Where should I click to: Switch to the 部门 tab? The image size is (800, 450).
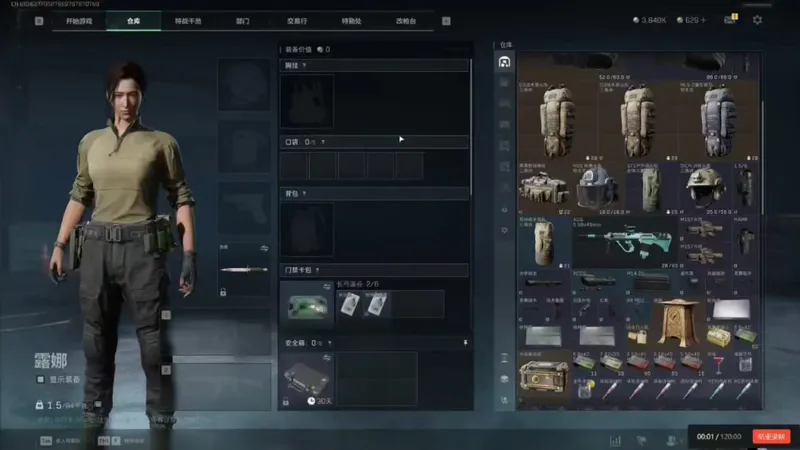pyautogui.click(x=242, y=20)
